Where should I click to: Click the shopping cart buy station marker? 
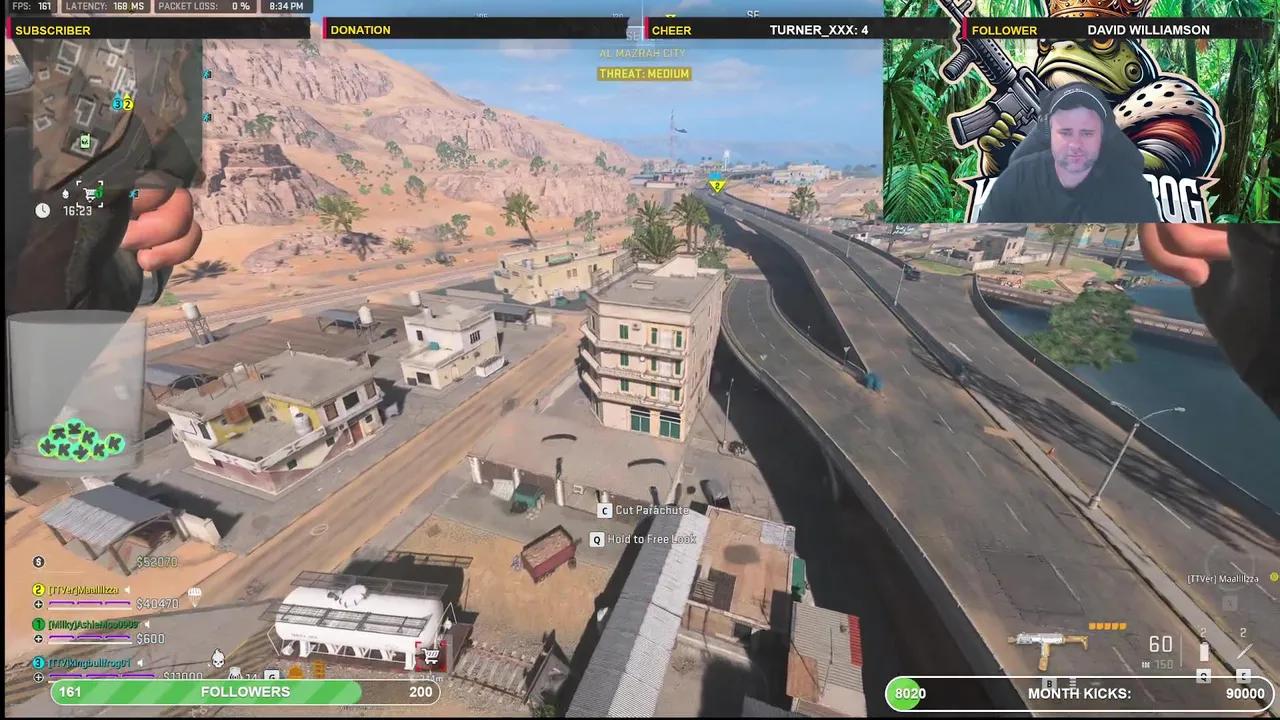(x=90, y=195)
